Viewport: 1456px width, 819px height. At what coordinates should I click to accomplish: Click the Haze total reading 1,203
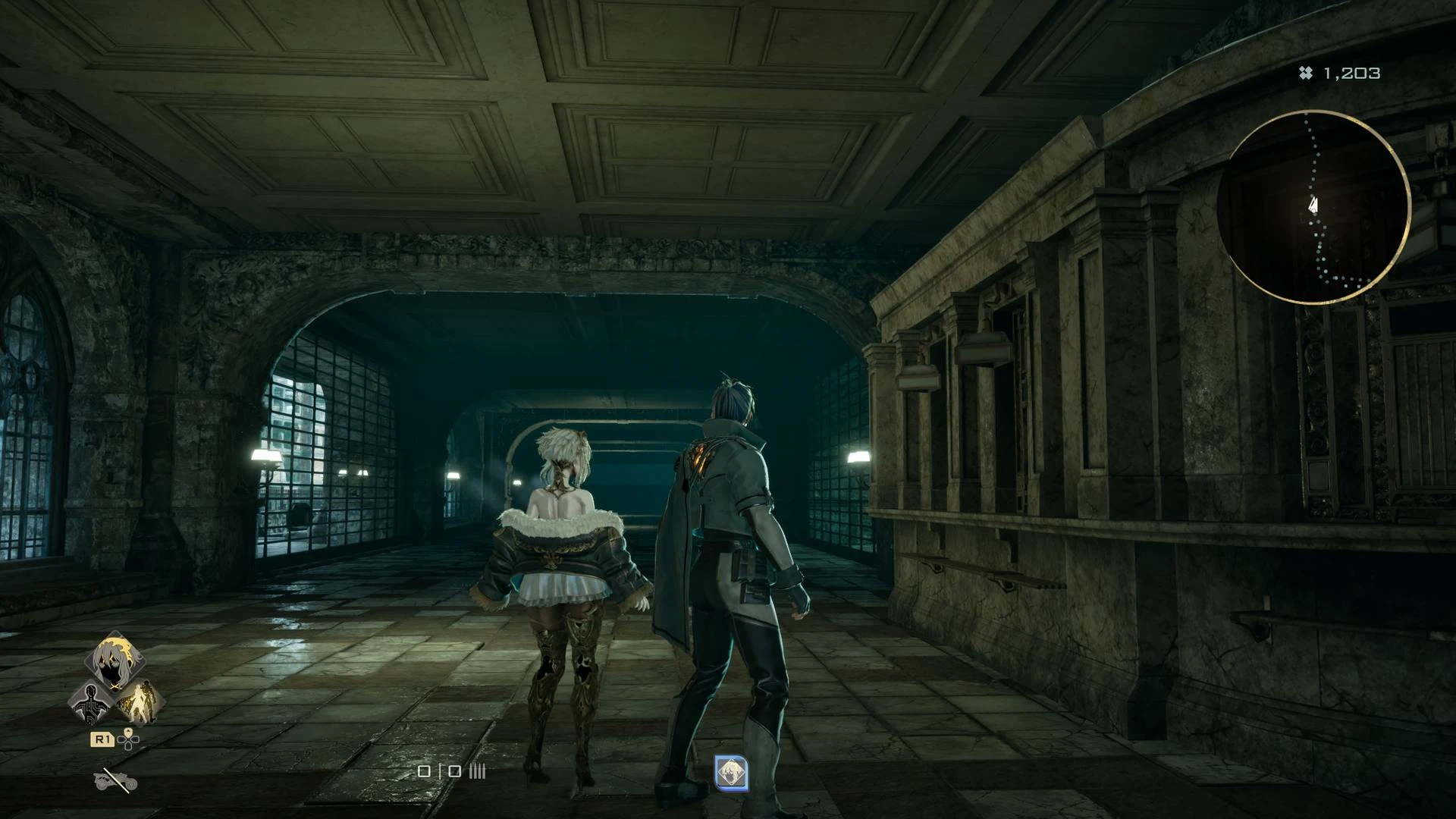coord(1350,74)
